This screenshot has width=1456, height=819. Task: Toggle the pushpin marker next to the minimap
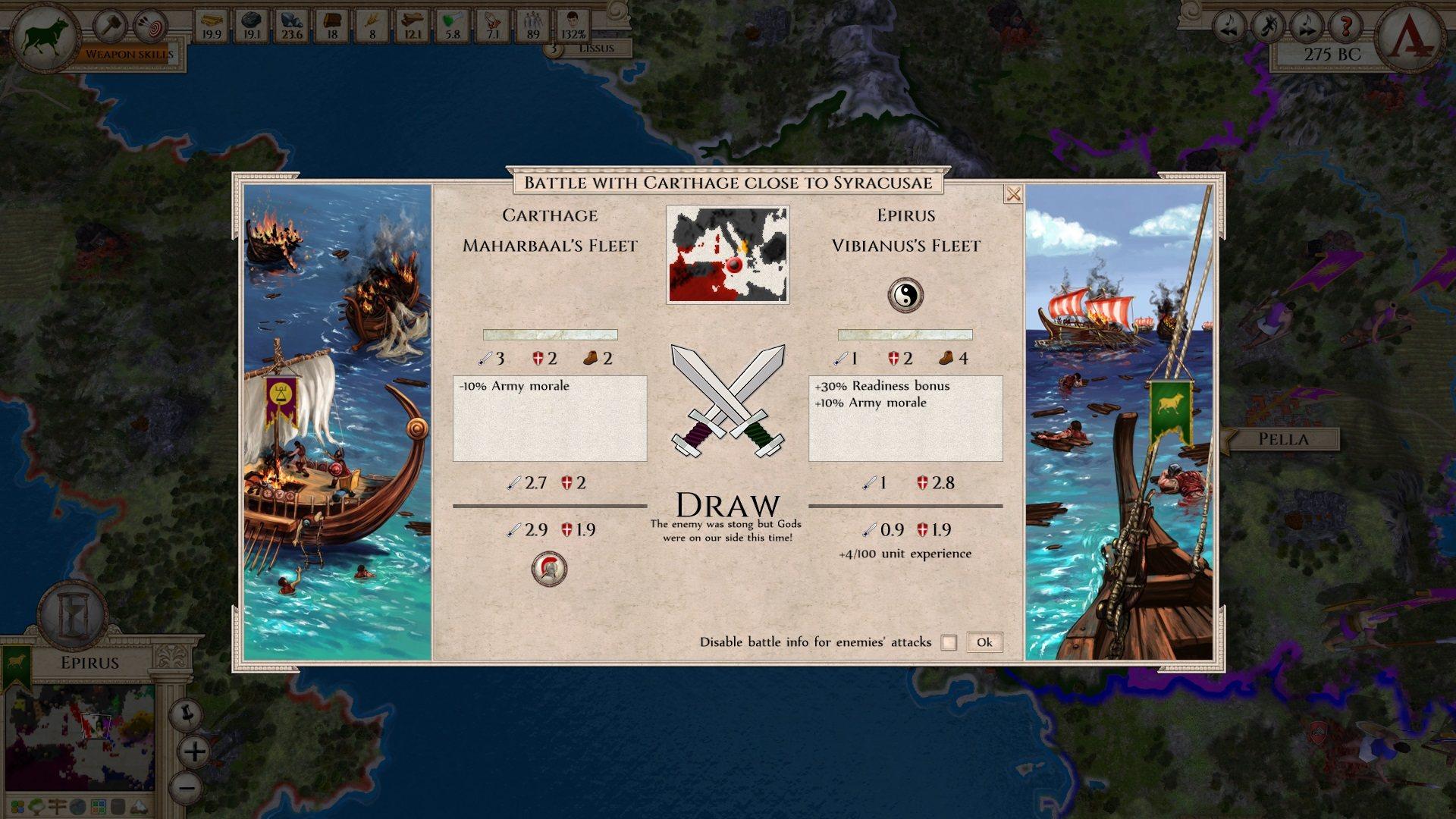pos(187,714)
